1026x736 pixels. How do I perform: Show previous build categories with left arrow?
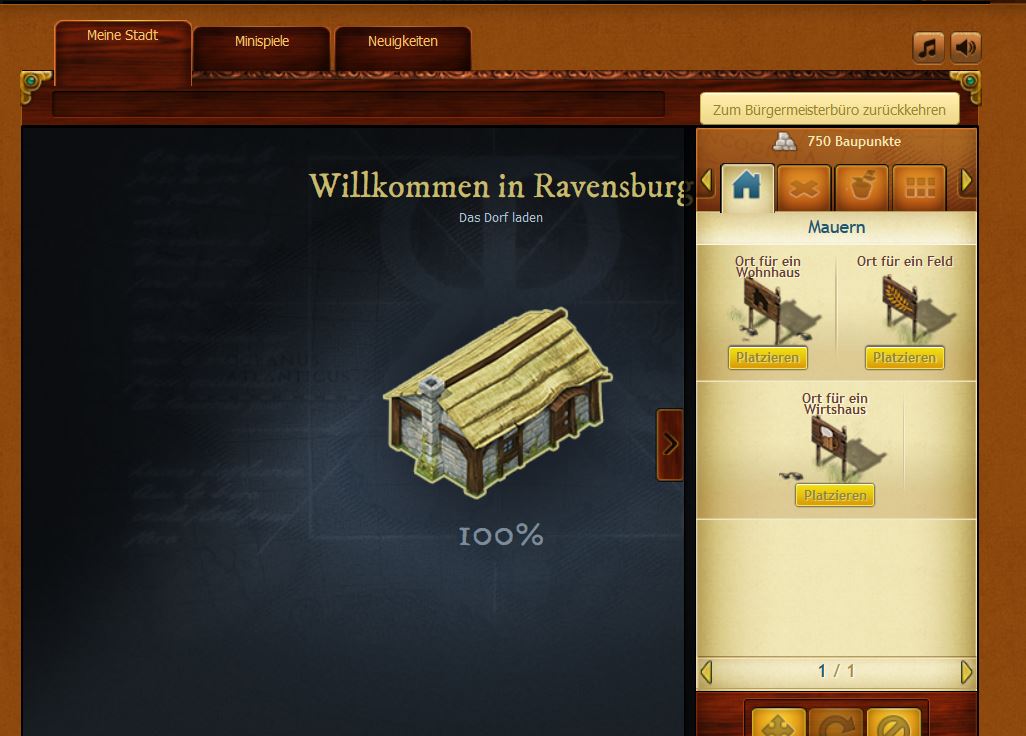pyautogui.click(x=707, y=182)
